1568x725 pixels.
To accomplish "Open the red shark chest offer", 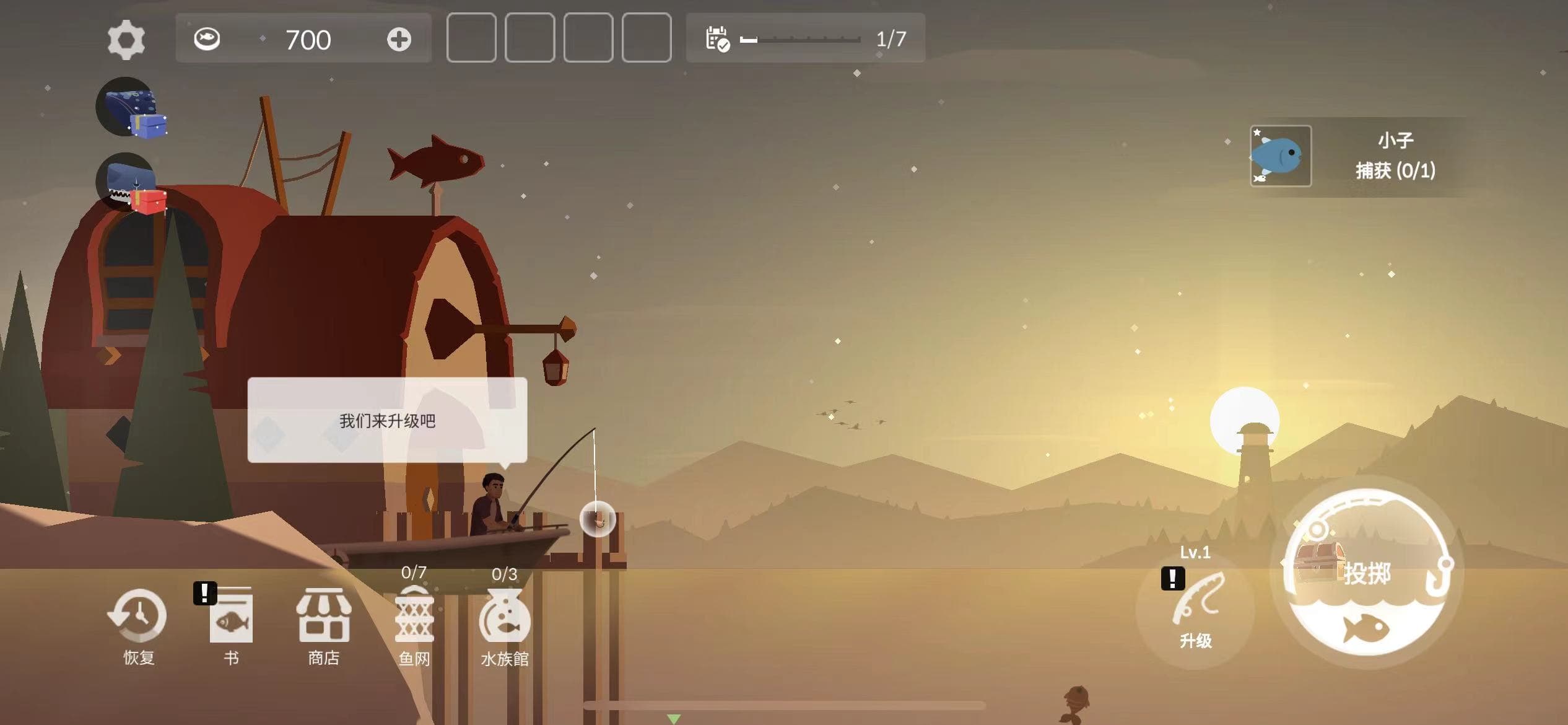I will click(131, 183).
